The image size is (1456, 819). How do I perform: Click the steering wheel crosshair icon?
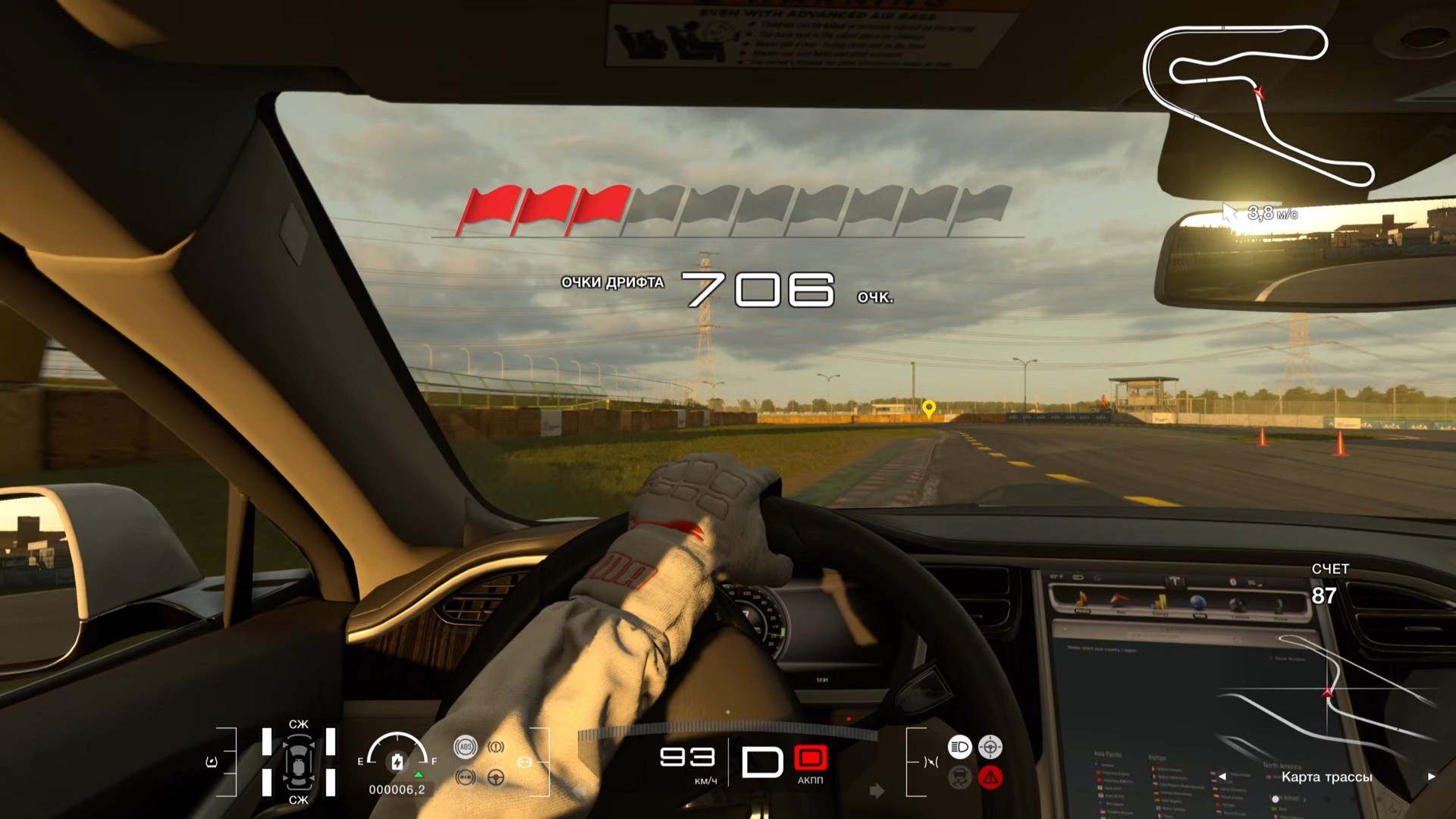(x=990, y=747)
